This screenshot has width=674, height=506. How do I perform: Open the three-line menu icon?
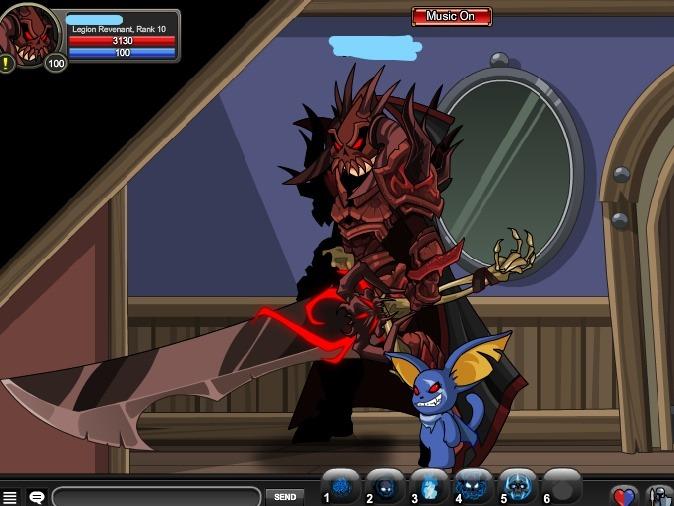[10, 497]
